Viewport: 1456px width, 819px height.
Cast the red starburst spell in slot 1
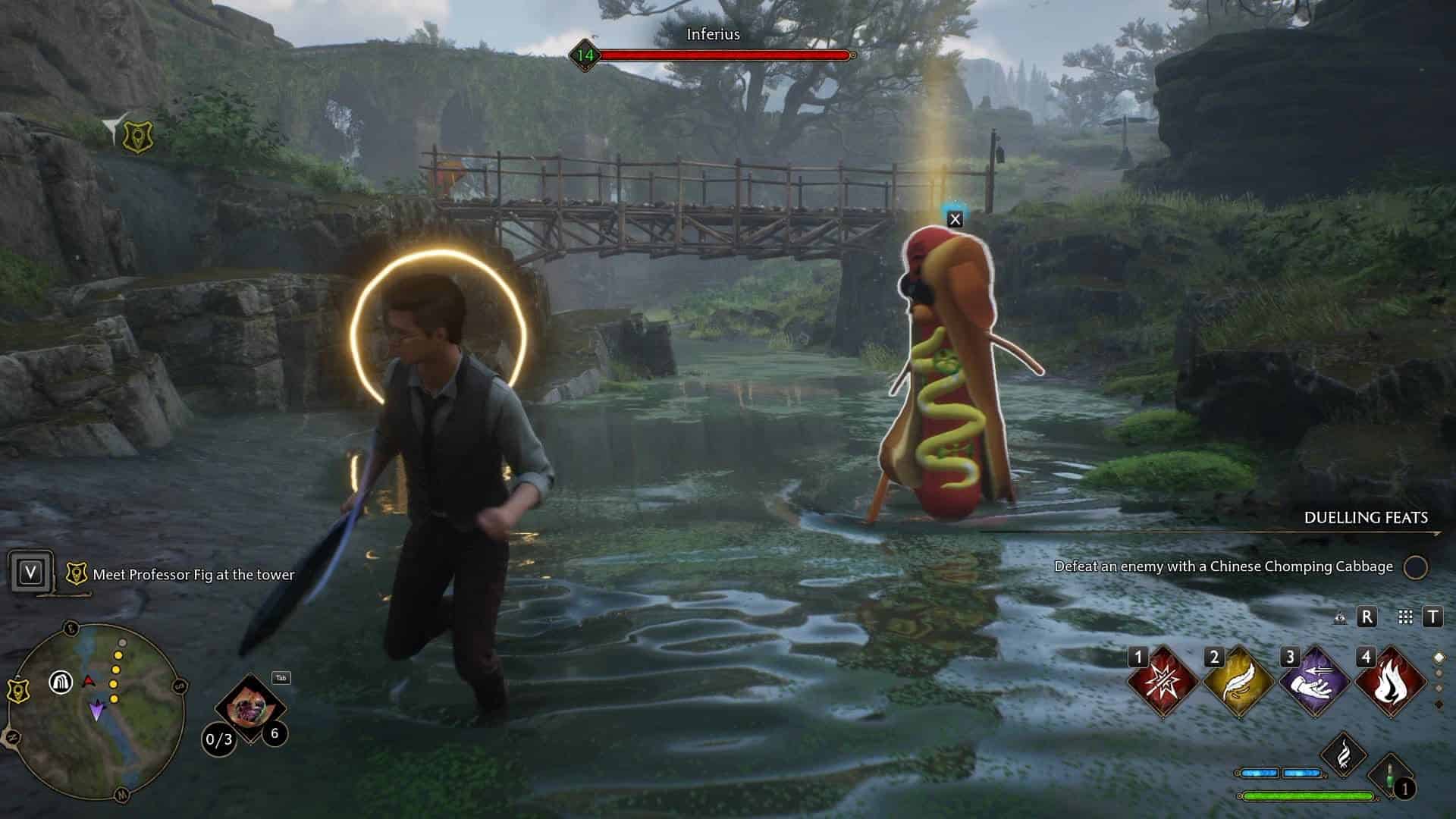(x=1162, y=682)
